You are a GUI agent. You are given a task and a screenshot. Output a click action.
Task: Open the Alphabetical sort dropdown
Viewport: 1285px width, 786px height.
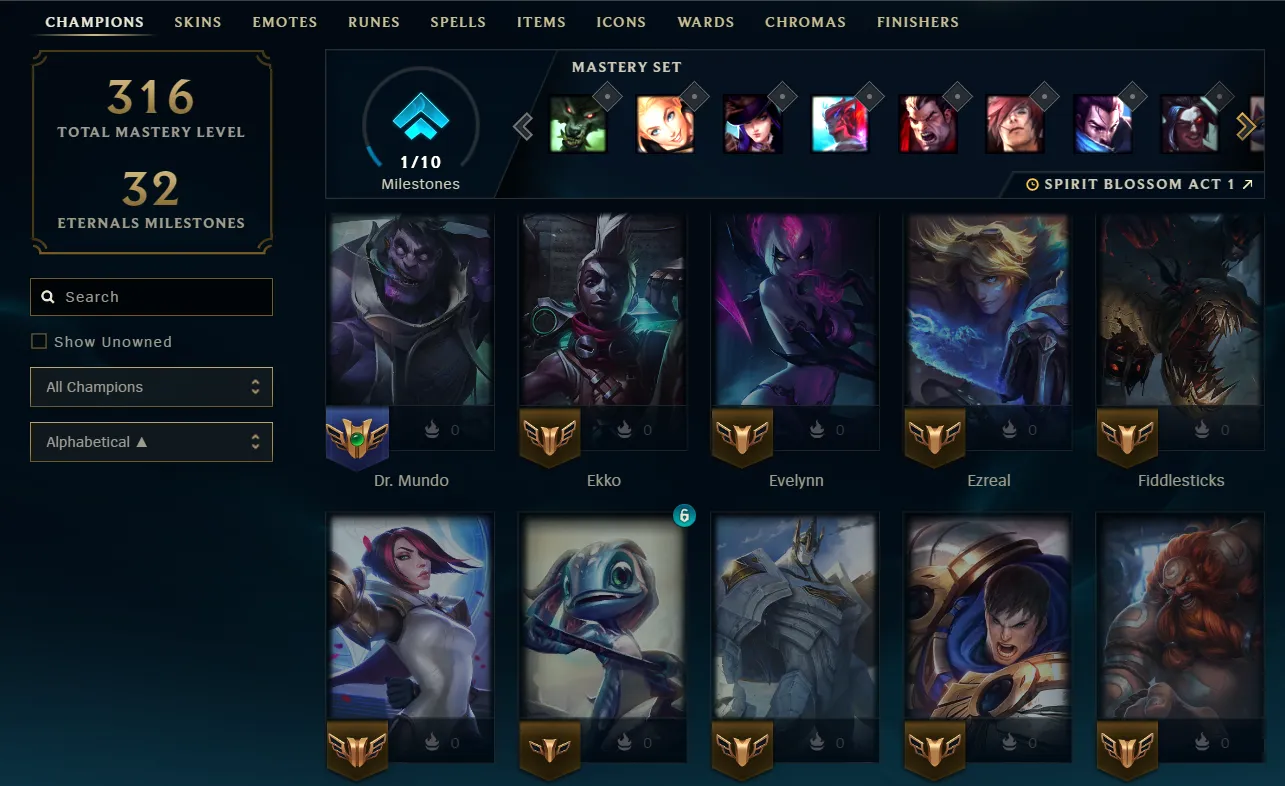(151, 441)
